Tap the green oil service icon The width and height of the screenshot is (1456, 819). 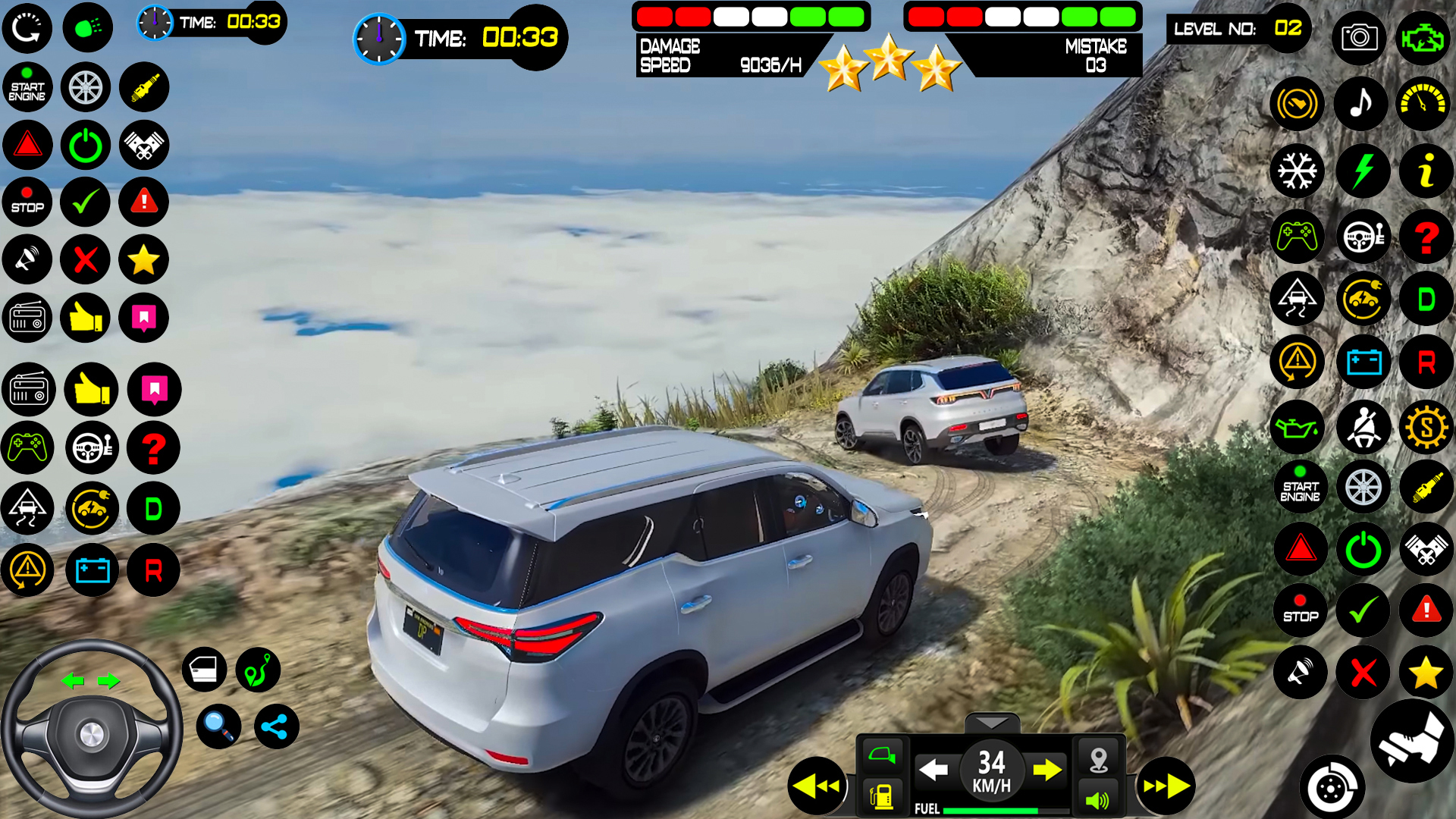point(1297,428)
